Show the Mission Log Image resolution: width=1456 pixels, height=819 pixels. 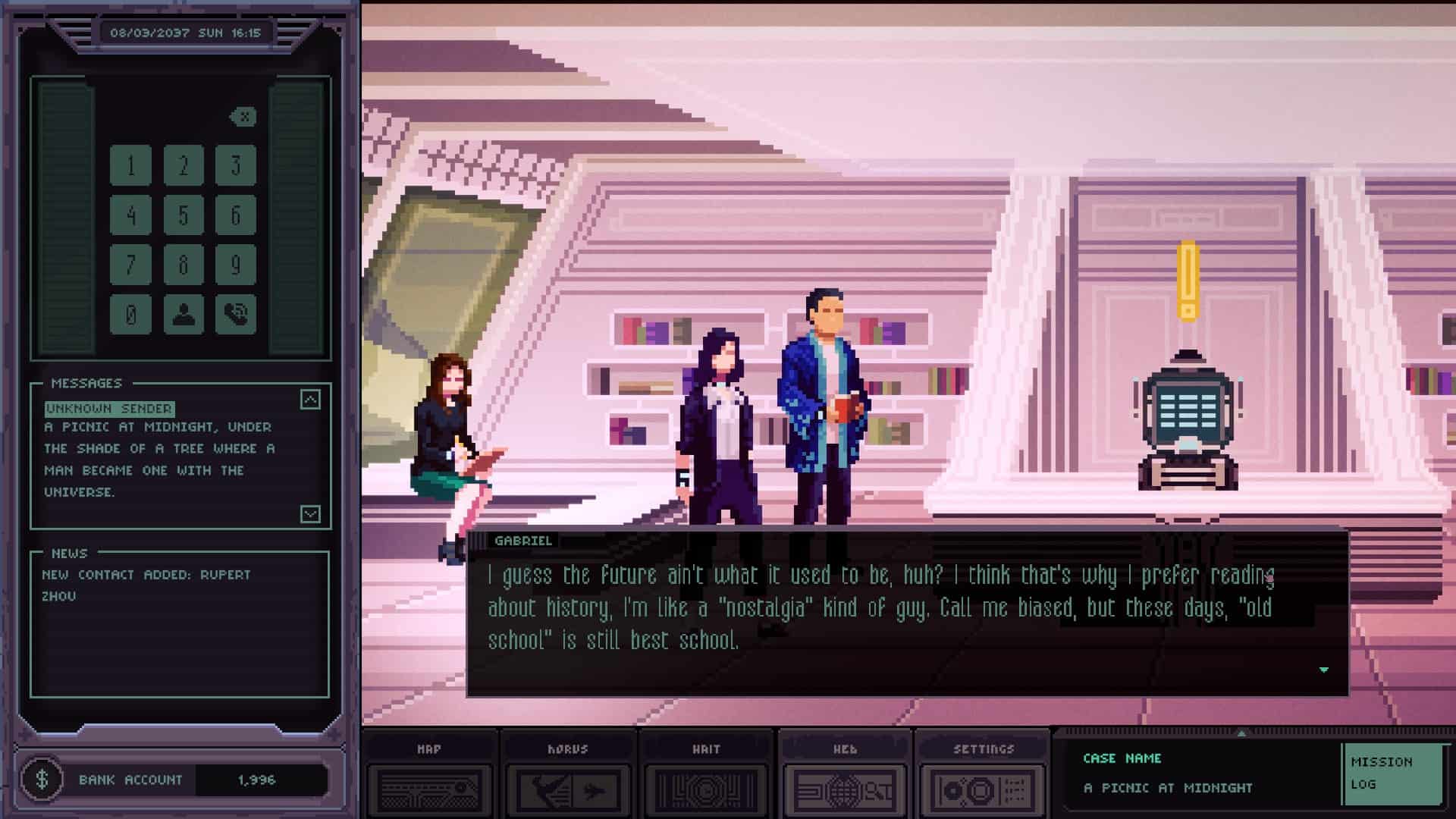pyautogui.click(x=1391, y=773)
